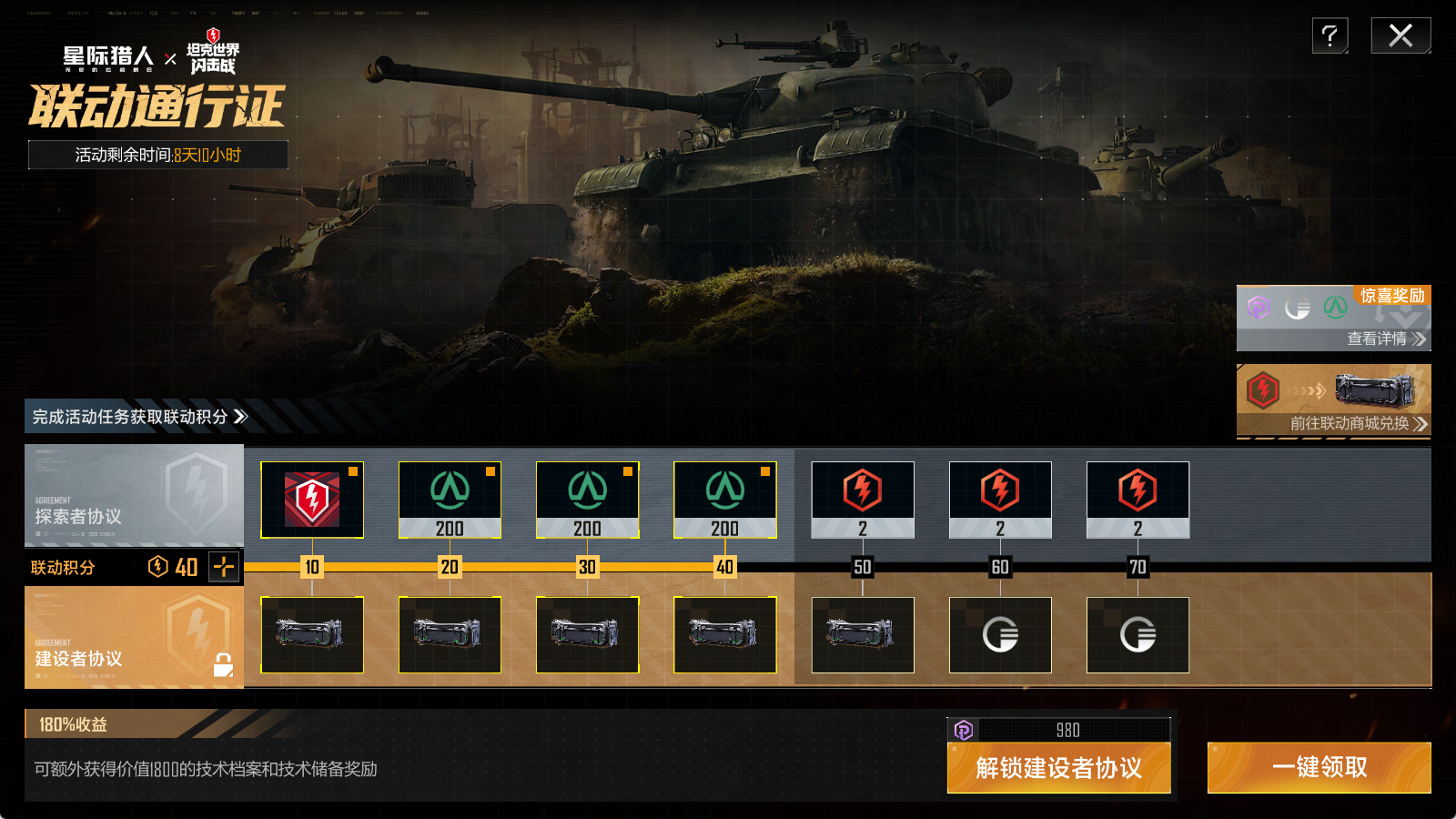Unlock the 建设者协议 for 980
The image size is (1456, 819).
(1058, 768)
